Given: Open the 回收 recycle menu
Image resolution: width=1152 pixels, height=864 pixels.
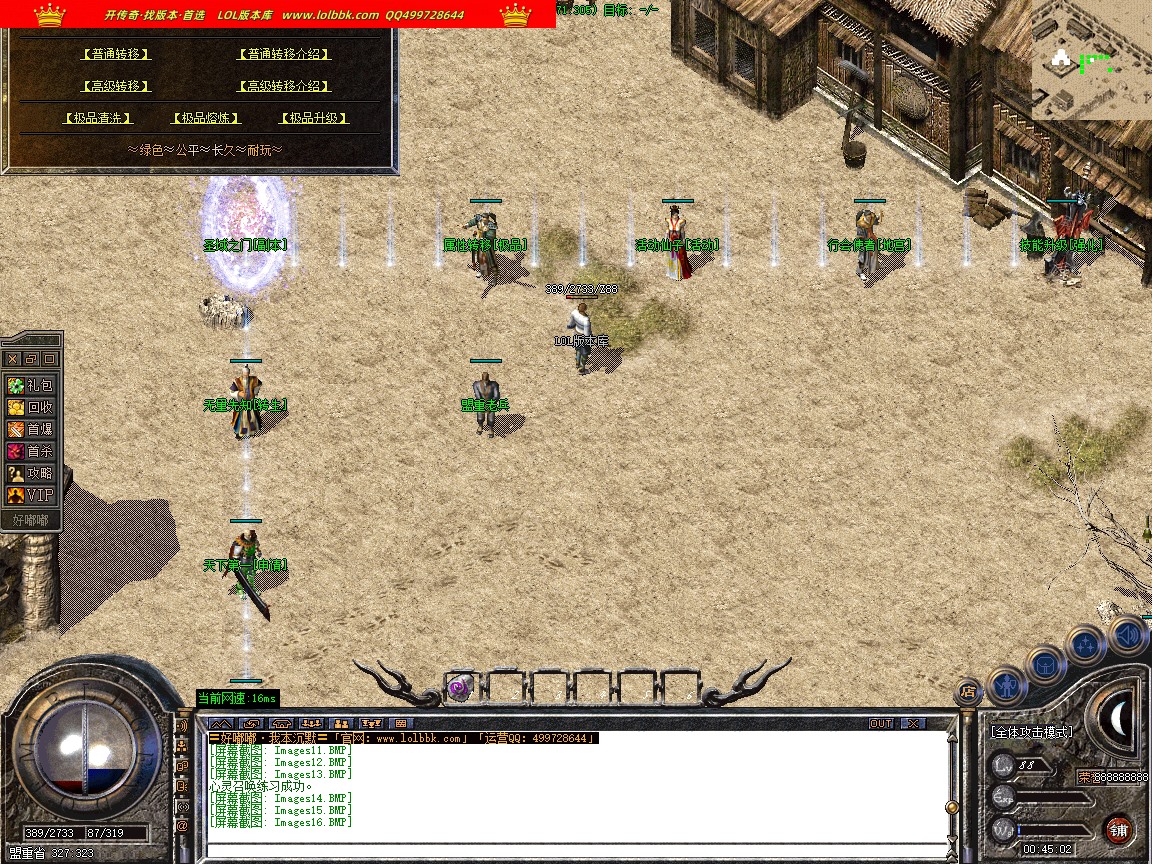Looking at the screenshot, I should coord(30,407).
